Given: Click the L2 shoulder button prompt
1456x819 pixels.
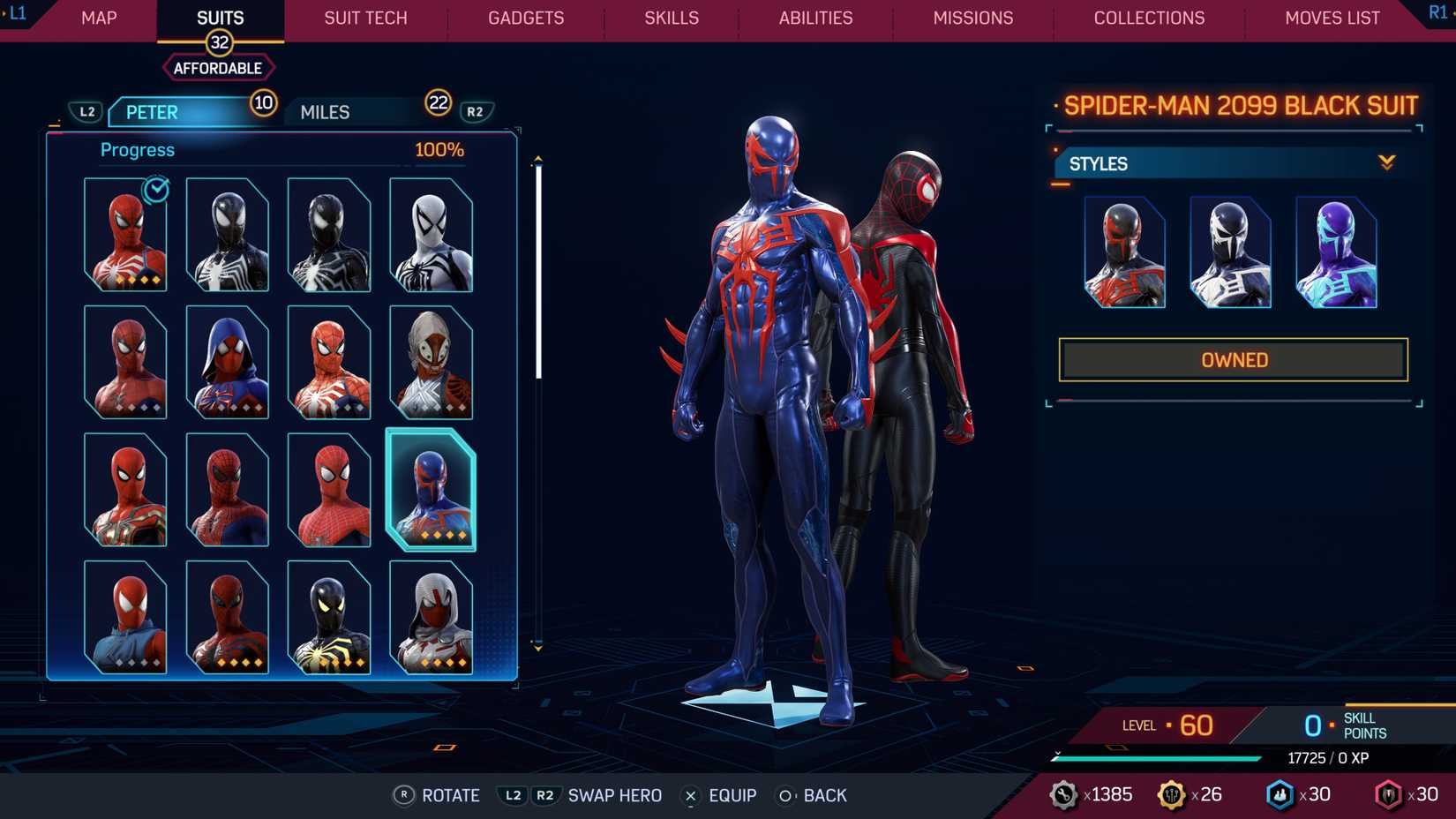Looking at the screenshot, I should [x=87, y=111].
